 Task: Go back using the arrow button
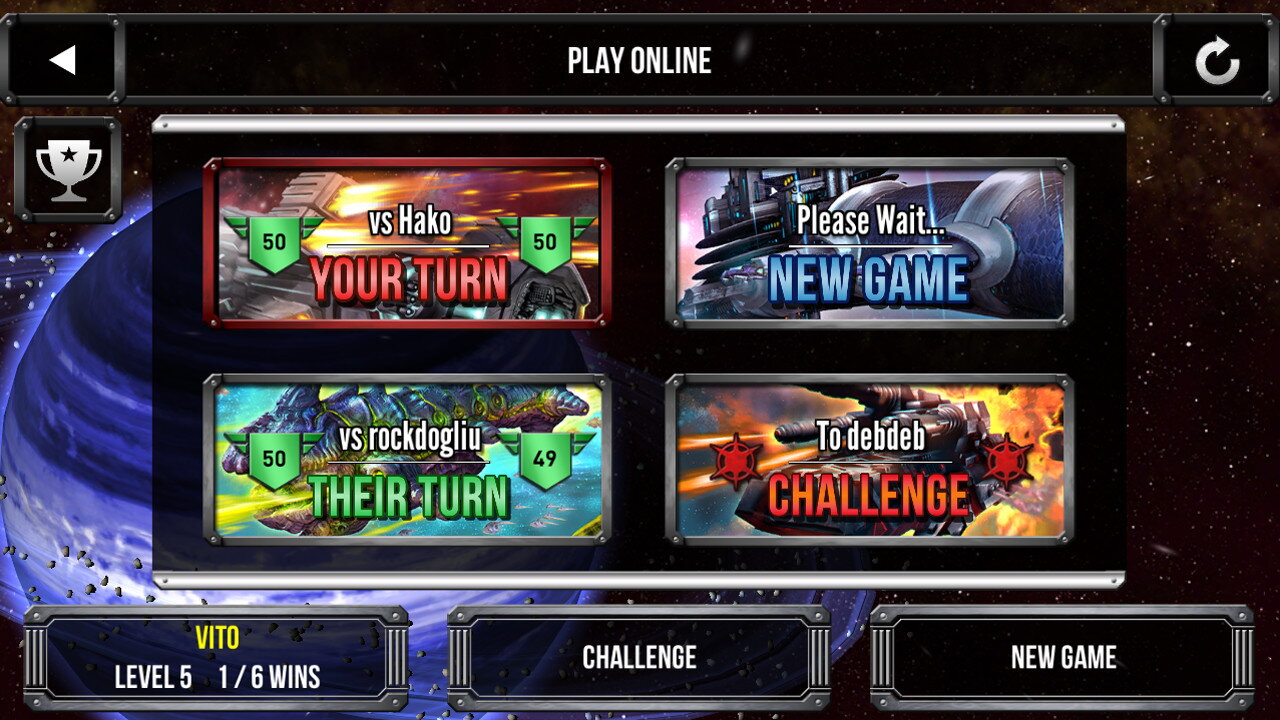[x=62, y=60]
